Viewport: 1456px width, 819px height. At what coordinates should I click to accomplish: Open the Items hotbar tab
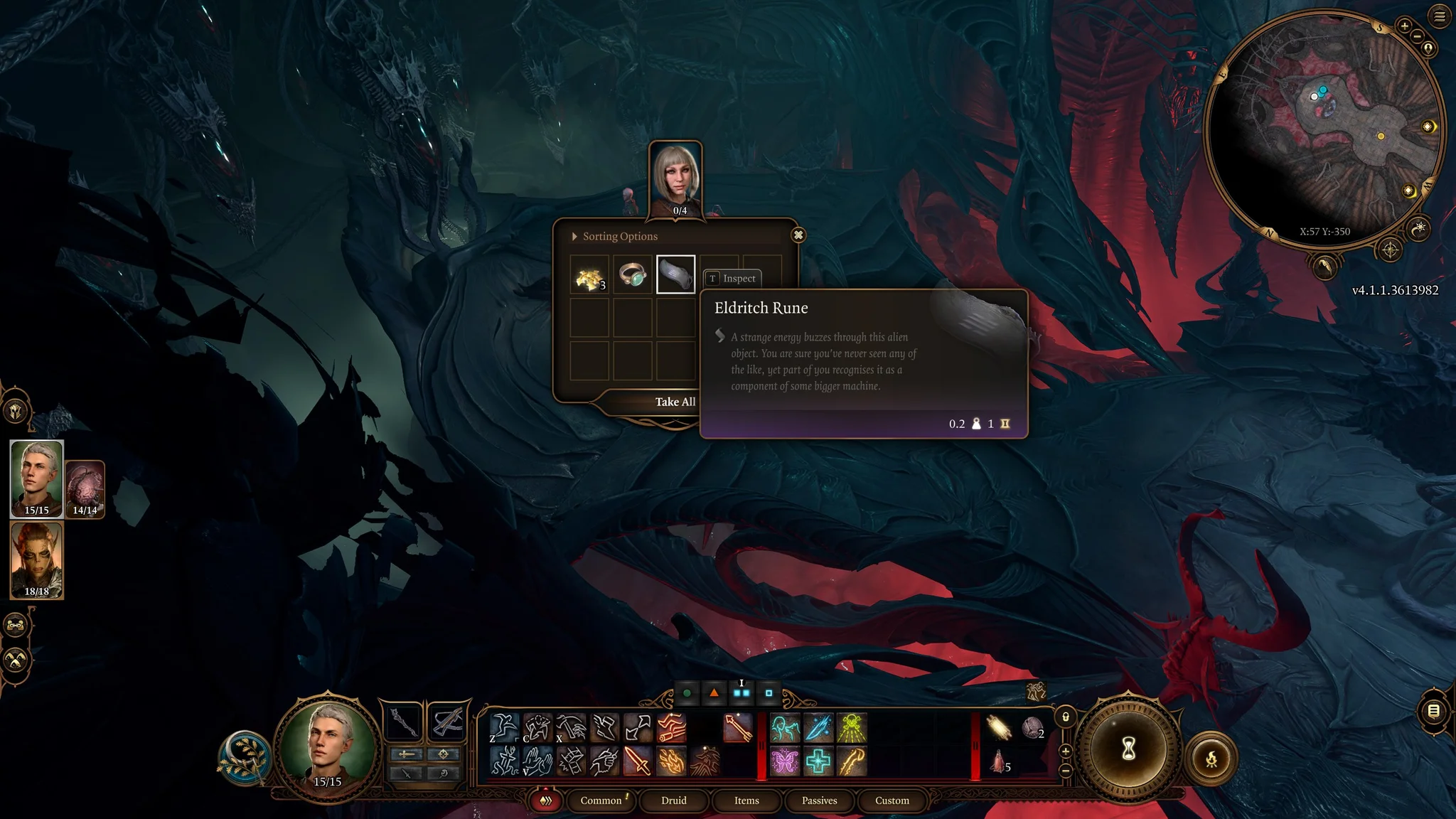(746, 801)
